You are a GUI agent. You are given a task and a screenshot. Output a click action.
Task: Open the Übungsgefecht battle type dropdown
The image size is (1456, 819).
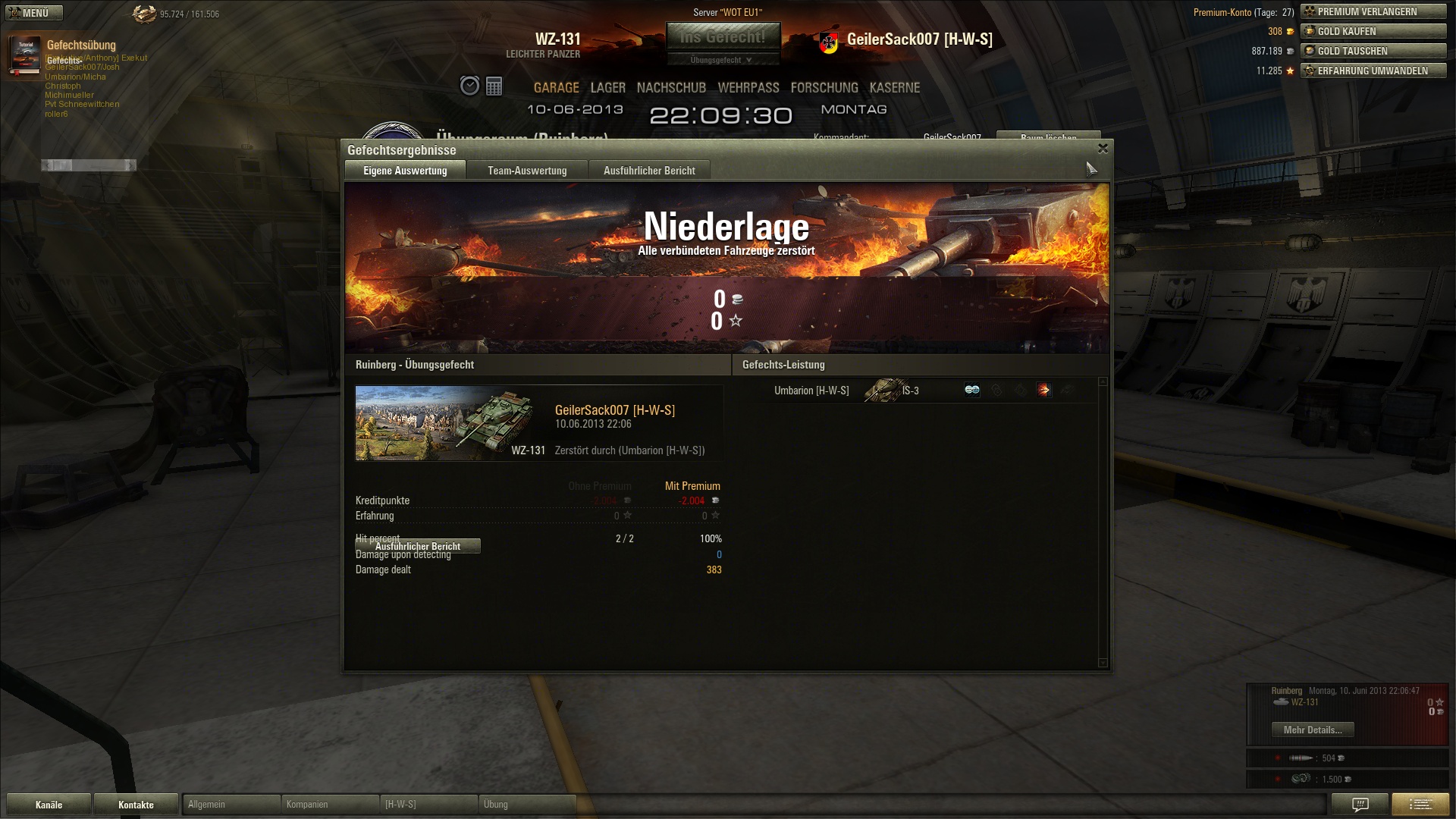click(x=722, y=60)
